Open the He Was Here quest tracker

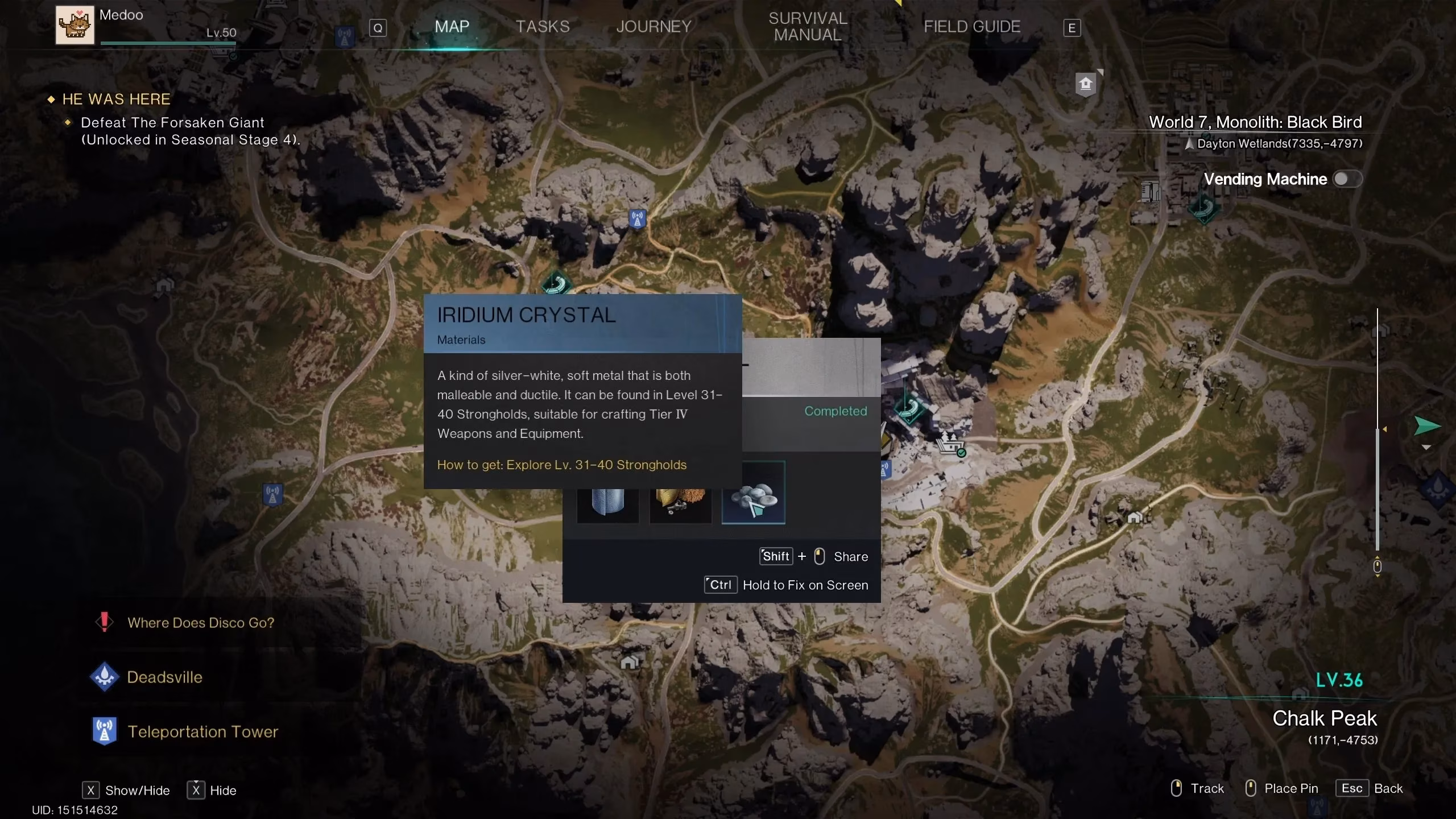point(116,100)
